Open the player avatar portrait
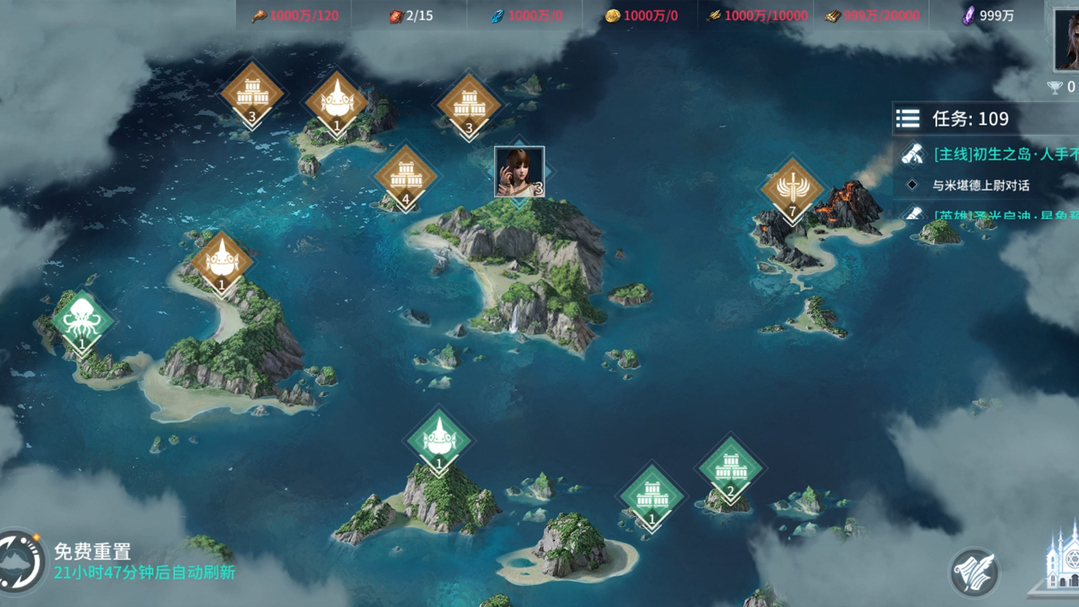 pos(1066,40)
